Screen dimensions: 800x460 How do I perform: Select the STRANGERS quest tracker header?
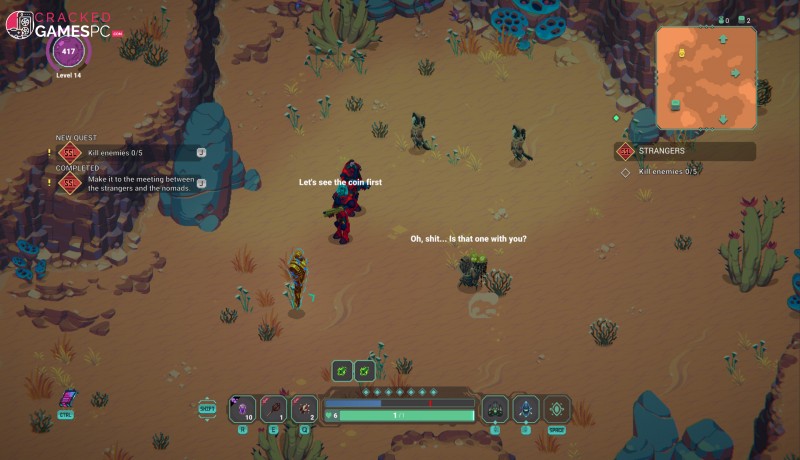pos(685,151)
